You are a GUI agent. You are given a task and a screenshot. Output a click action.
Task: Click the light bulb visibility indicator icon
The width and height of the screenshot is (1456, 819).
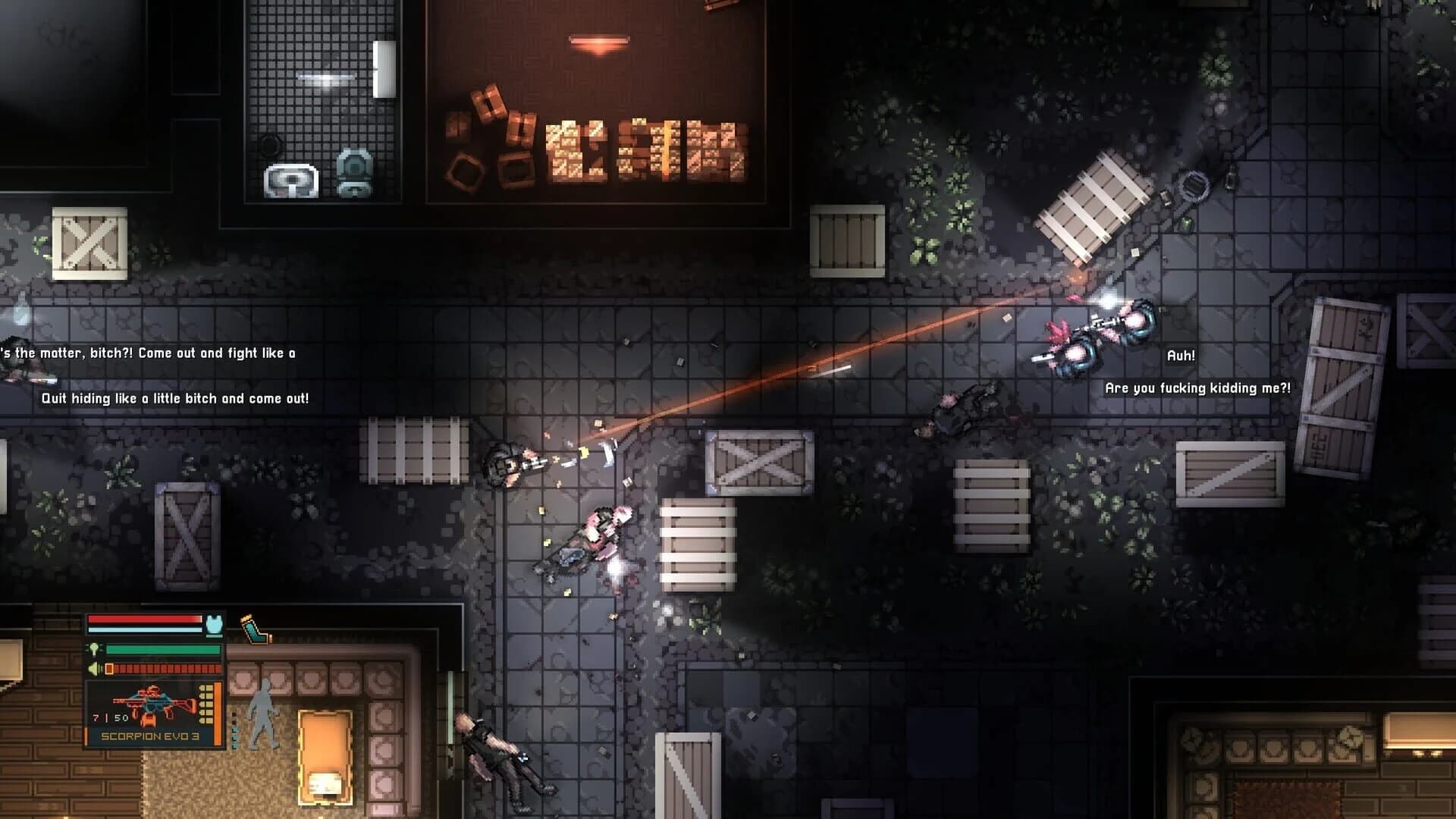tap(95, 649)
